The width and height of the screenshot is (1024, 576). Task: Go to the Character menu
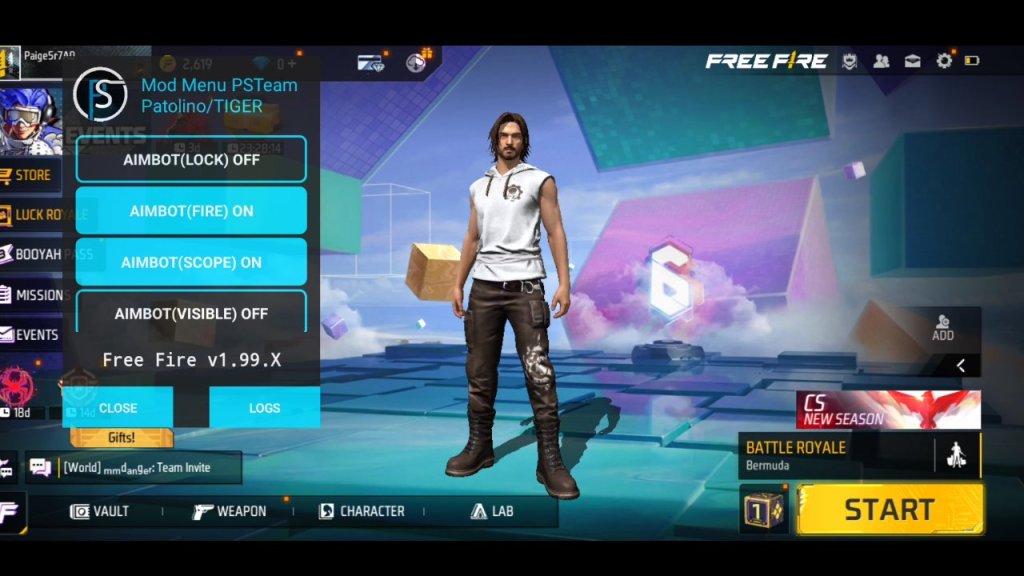[x=361, y=511]
